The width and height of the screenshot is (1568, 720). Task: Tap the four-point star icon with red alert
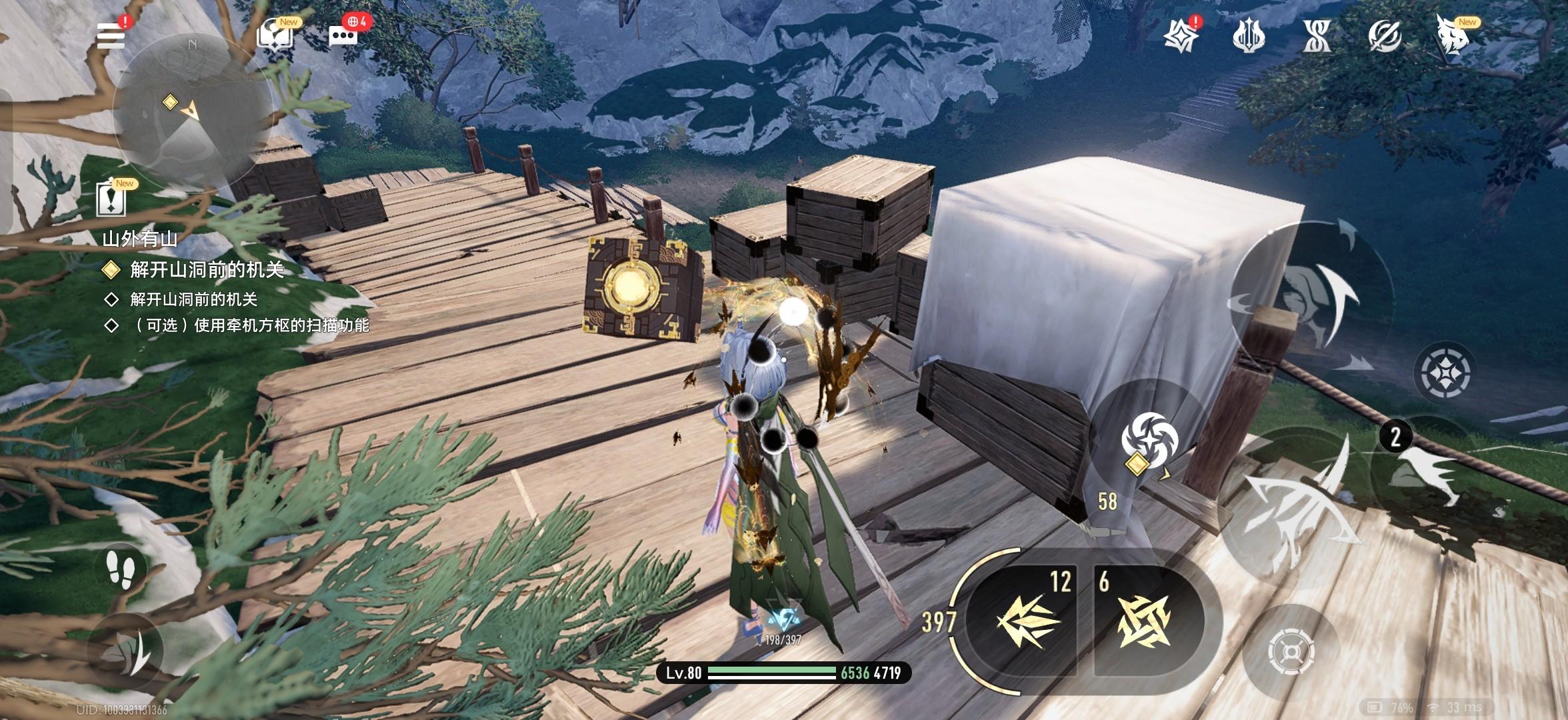[x=1180, y=35]
